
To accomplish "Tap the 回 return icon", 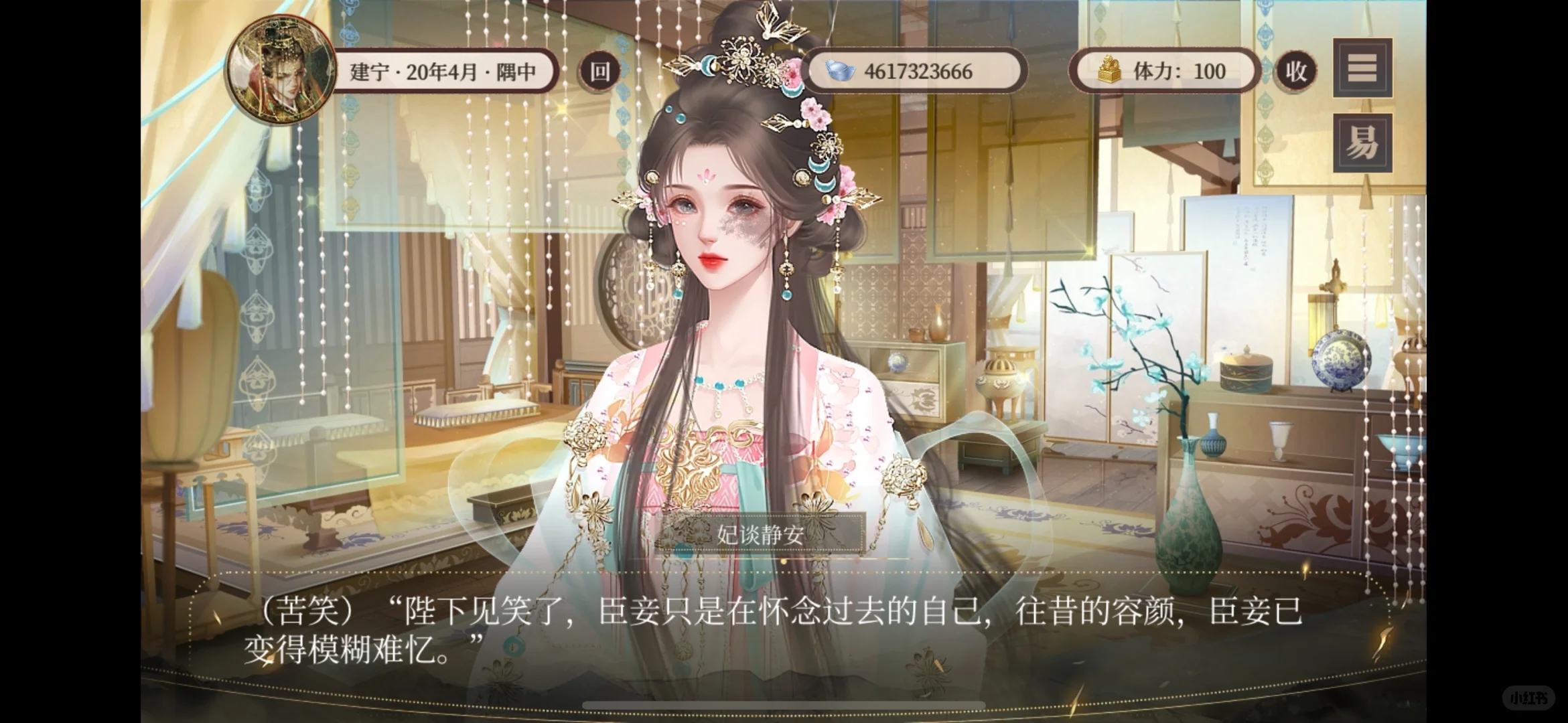I will click(598, 71).
